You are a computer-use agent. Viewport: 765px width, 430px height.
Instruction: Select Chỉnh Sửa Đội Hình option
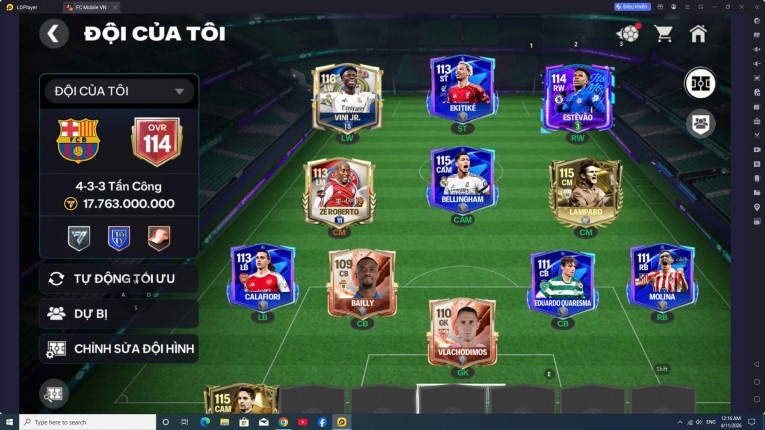118,349
